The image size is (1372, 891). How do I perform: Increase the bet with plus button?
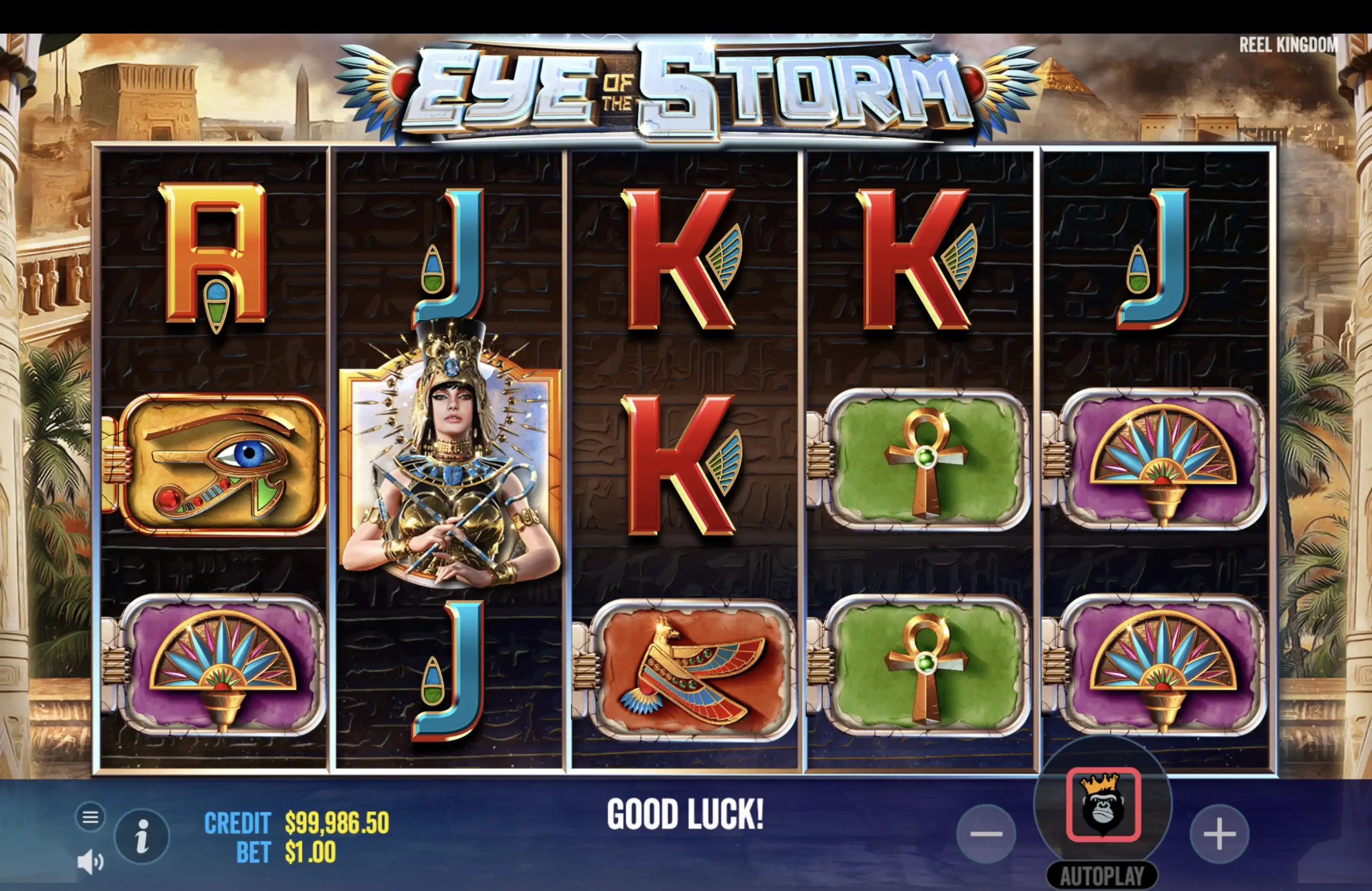click(1219, 834)
